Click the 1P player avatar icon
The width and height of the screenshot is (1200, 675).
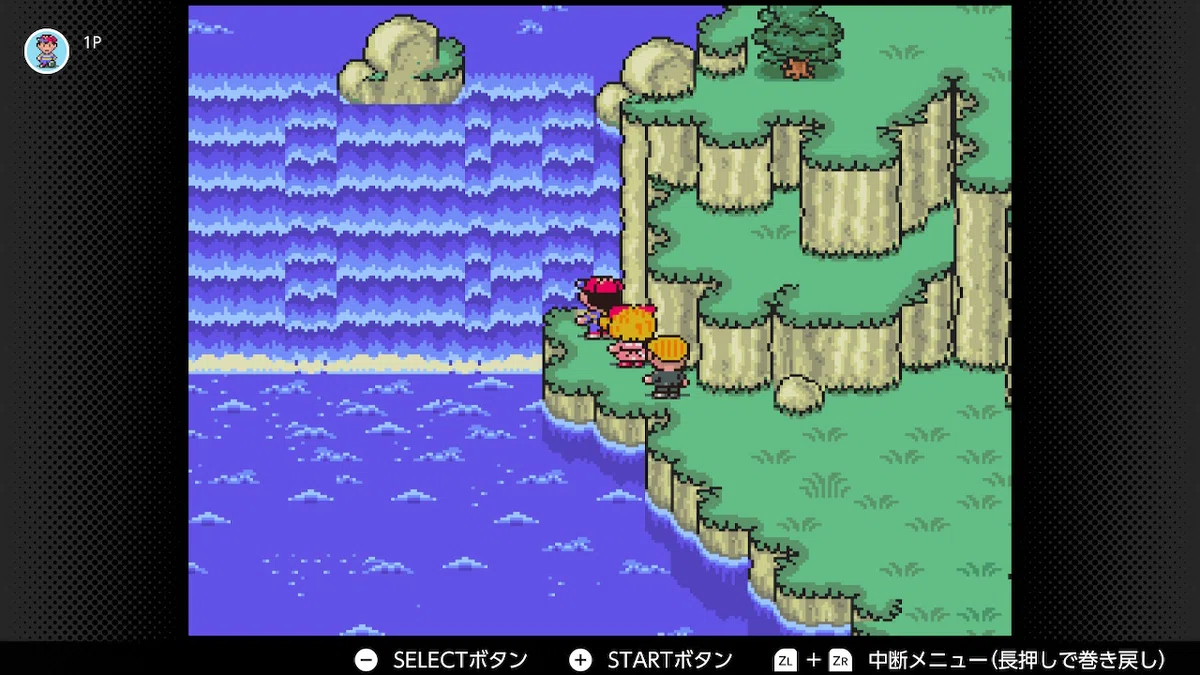(x=46, y=51)
